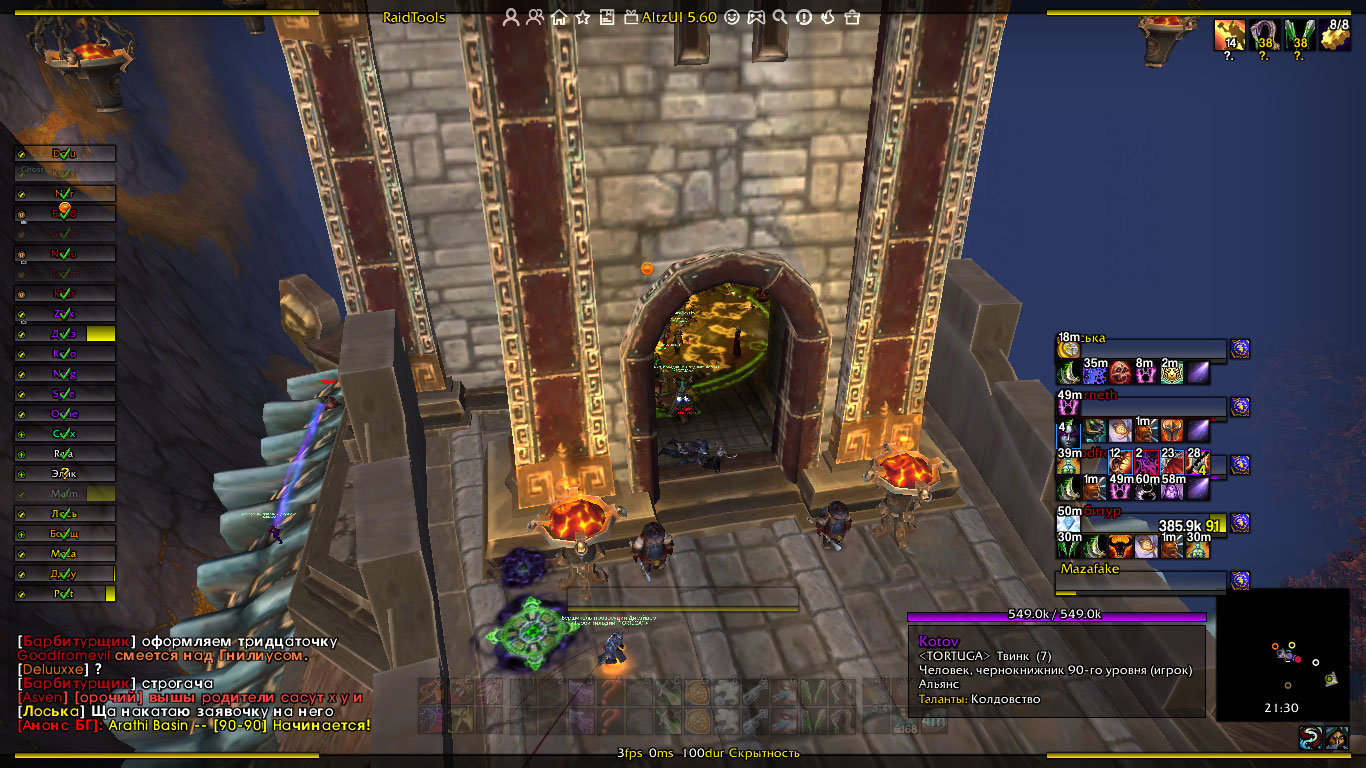Click the minimap
Screen dimensions: 1366x768
coord(1283,654)
